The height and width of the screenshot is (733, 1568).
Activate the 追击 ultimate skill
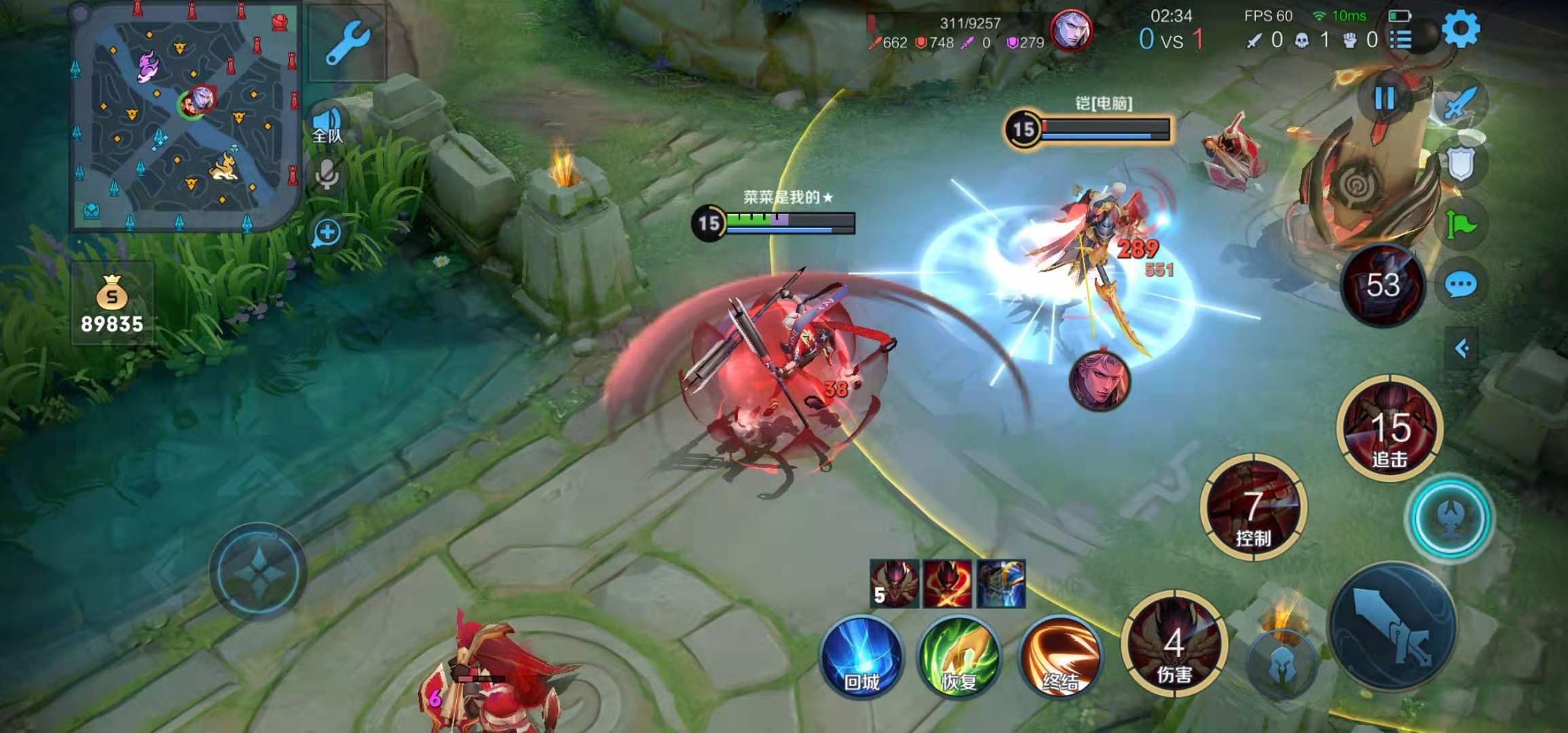[1389, 426]
